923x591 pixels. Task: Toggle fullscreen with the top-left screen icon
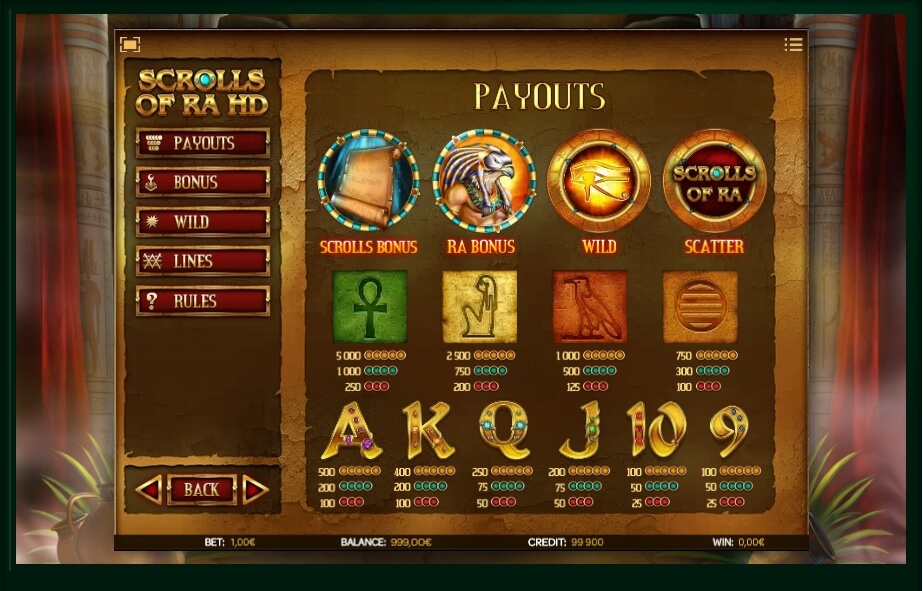[x=130, y=44]
